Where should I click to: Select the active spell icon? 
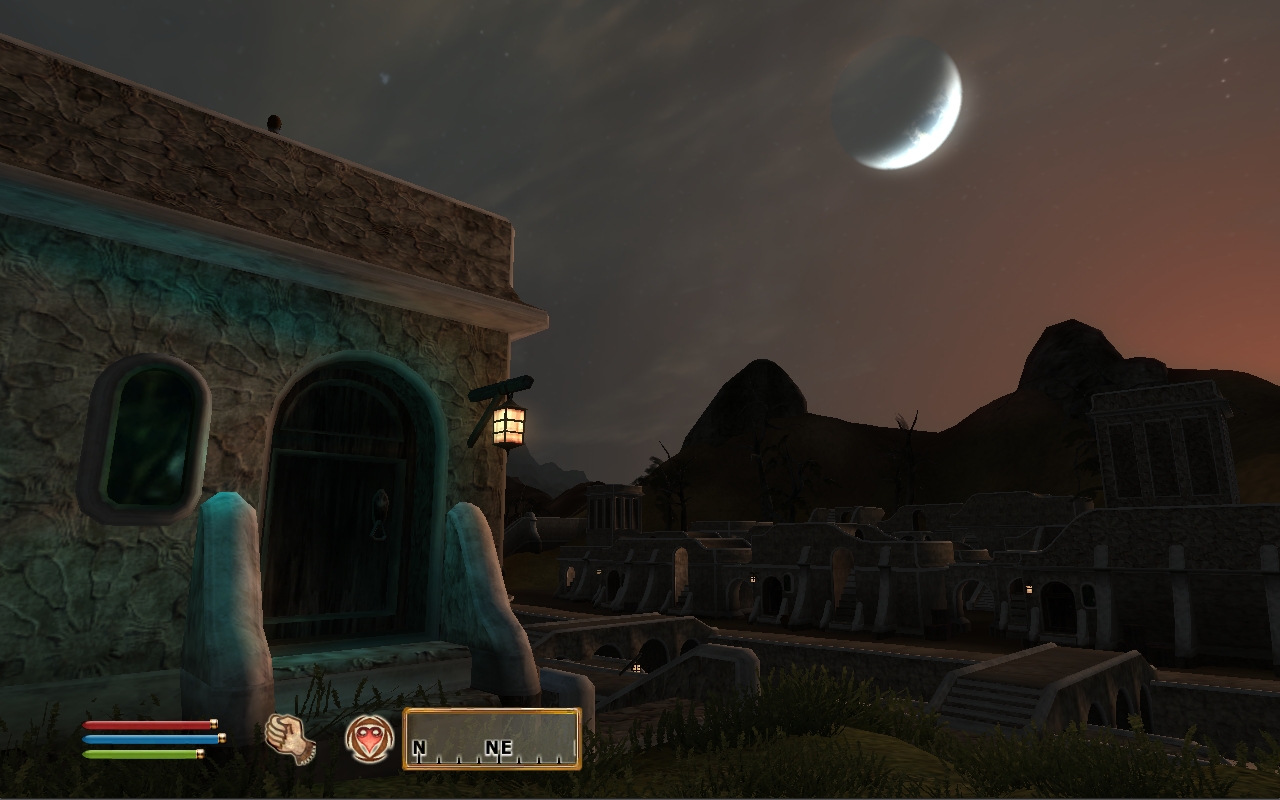click(x=369, y=739)
